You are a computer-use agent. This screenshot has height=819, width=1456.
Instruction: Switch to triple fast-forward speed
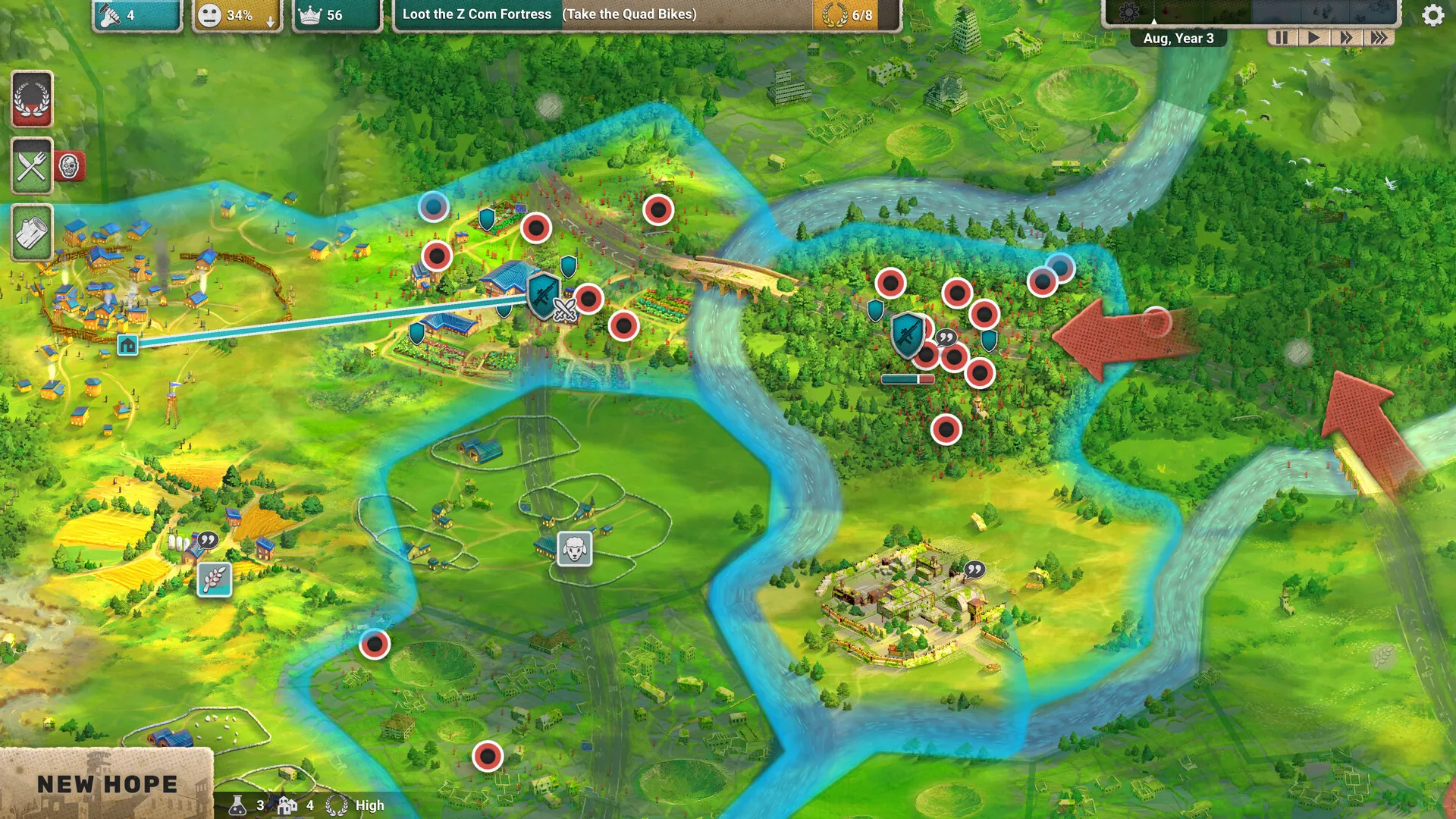pyautogui.click(x=1379, y=38)
